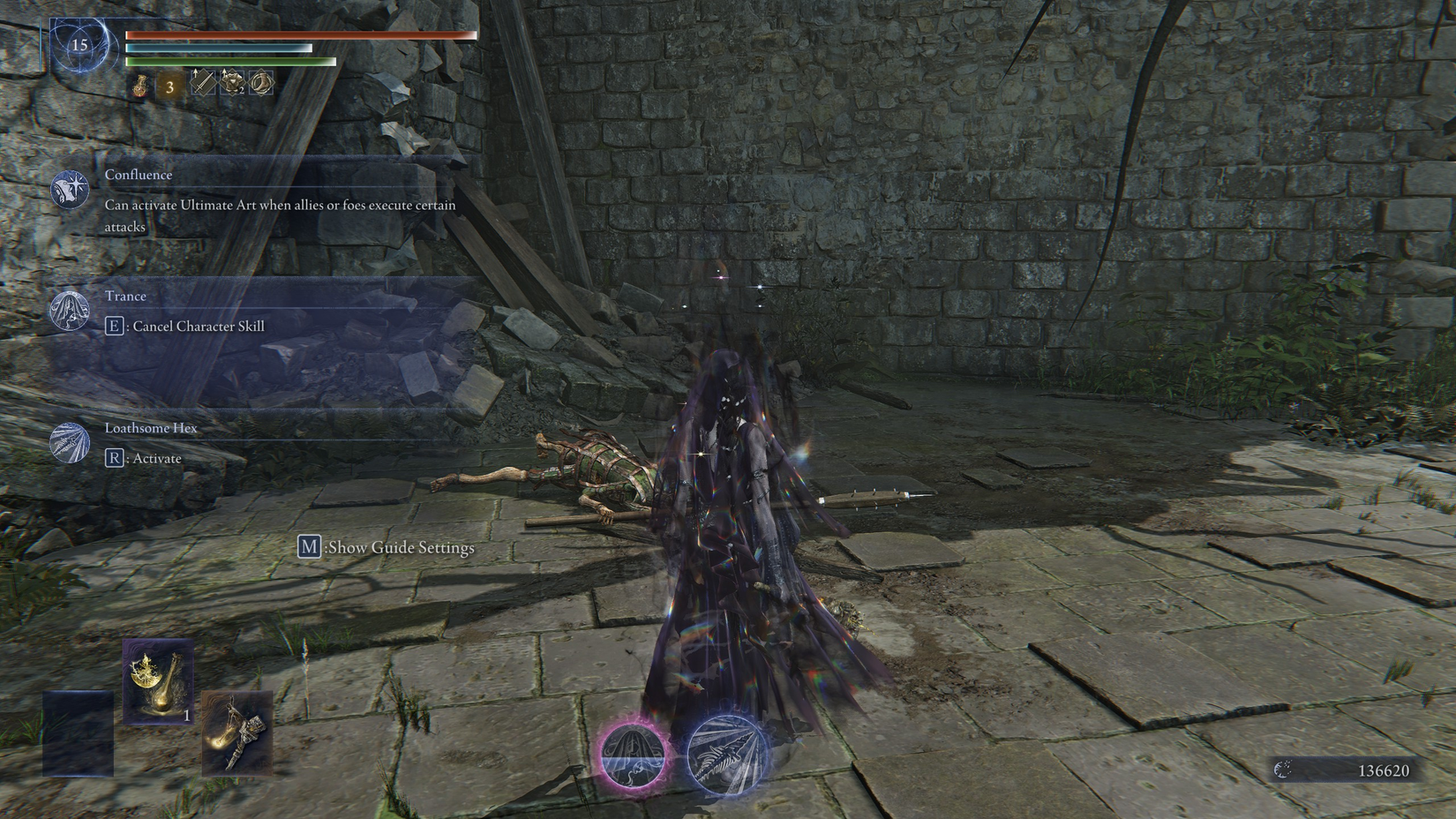Toggle Trance off via Cancel Character Skill
This screenshot has width=1456, height=819.
tap(196, 326)
